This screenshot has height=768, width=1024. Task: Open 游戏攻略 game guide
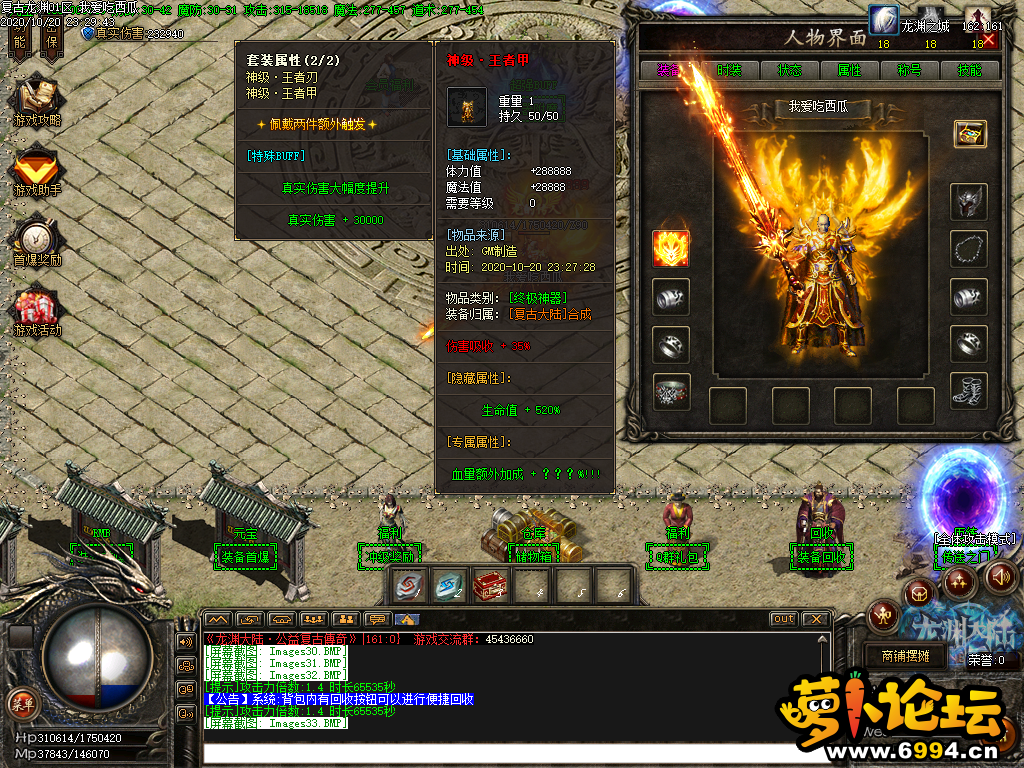coord(37,100)
